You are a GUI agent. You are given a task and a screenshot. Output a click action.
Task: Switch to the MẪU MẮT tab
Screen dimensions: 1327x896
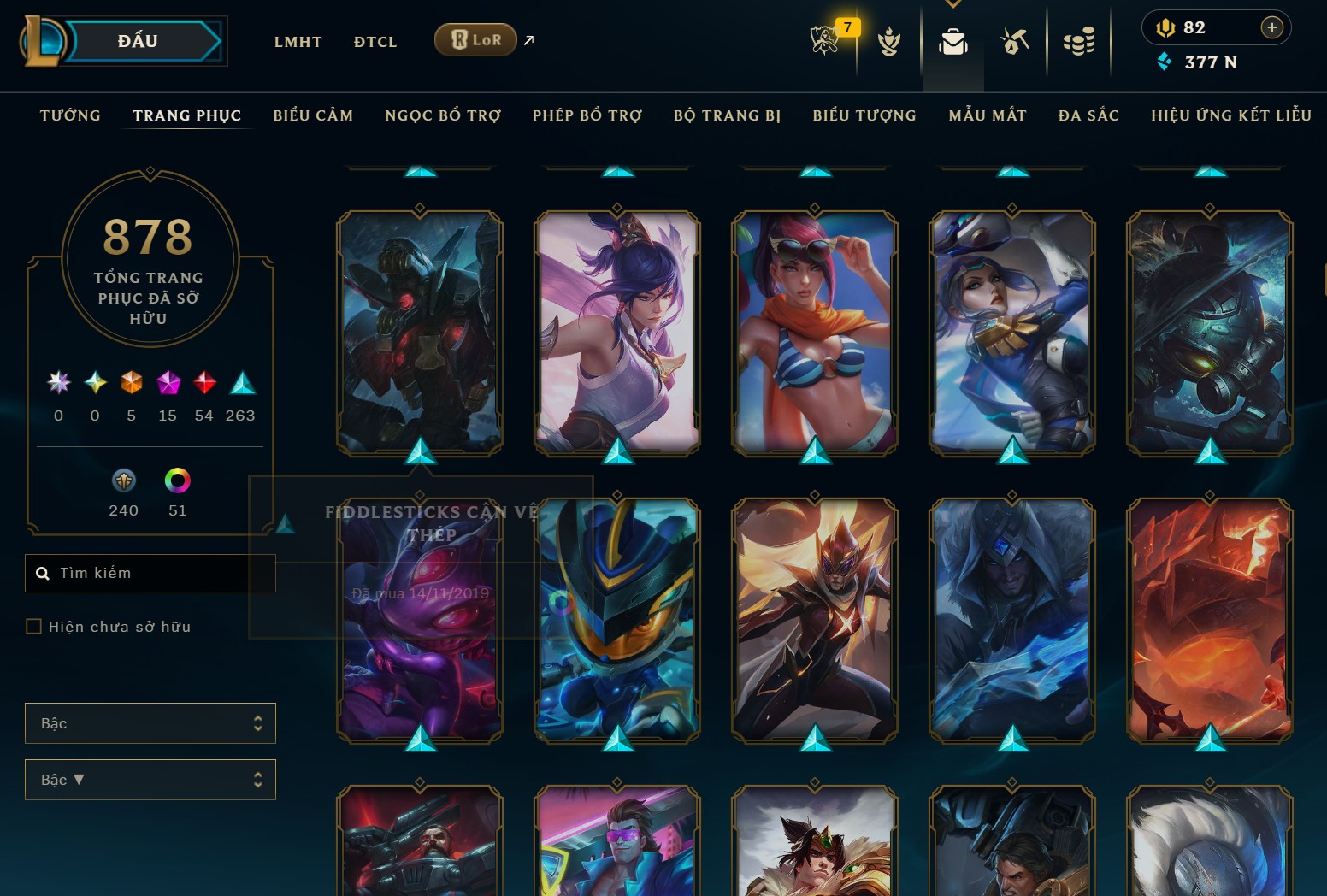tap(987, 115)
